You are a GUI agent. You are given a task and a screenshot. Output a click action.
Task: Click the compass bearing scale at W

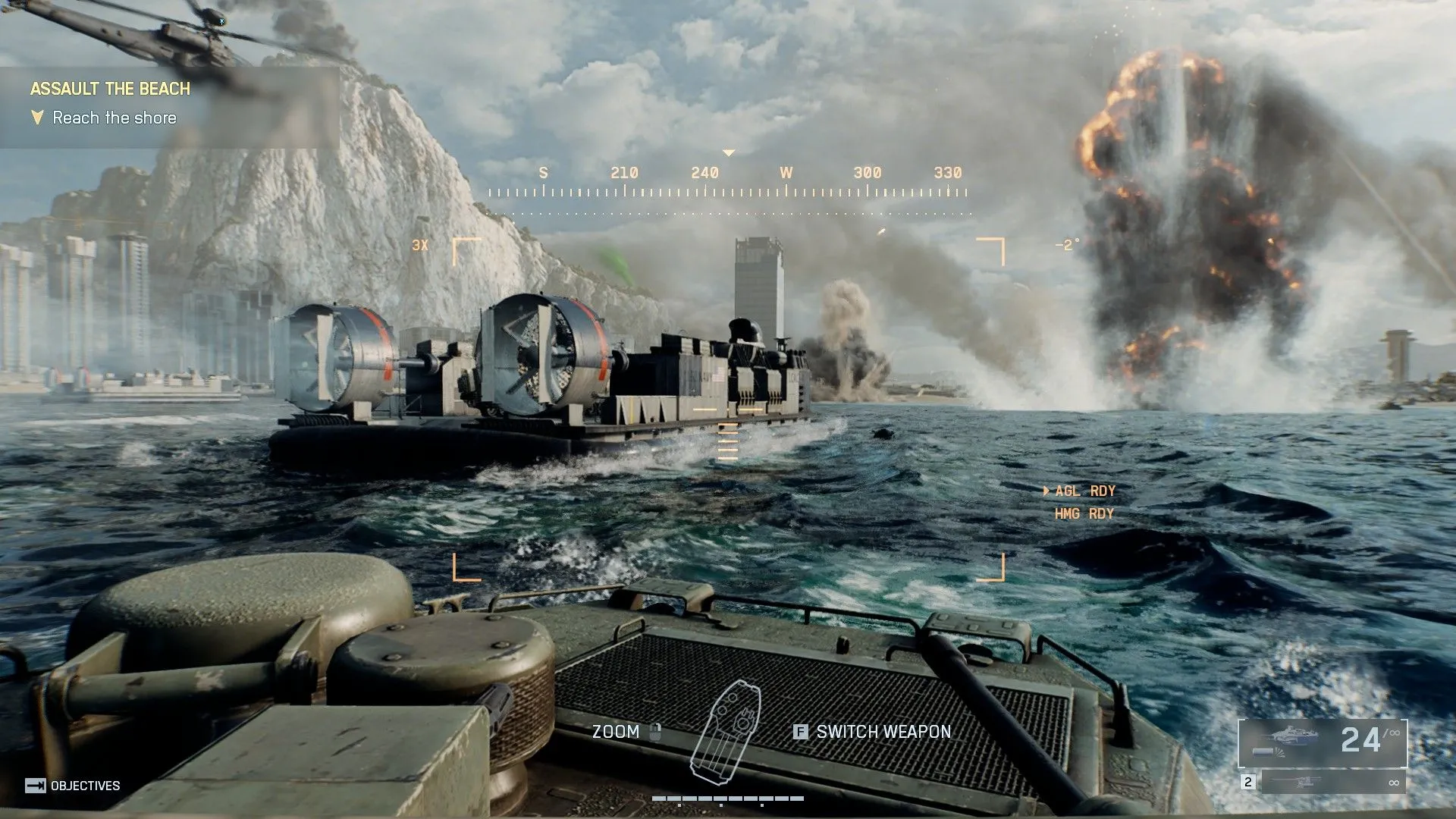pyautogui.click(x=786, y=172)
